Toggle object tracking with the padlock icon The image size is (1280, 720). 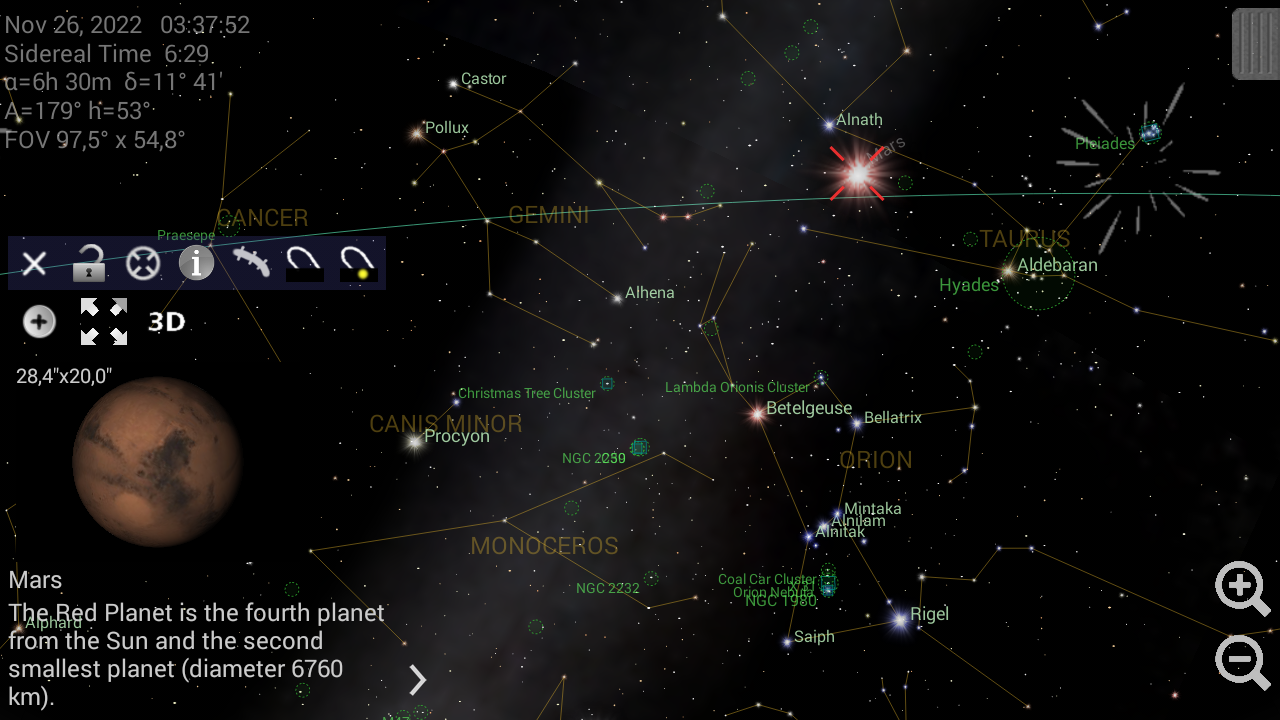click(88, 263)
